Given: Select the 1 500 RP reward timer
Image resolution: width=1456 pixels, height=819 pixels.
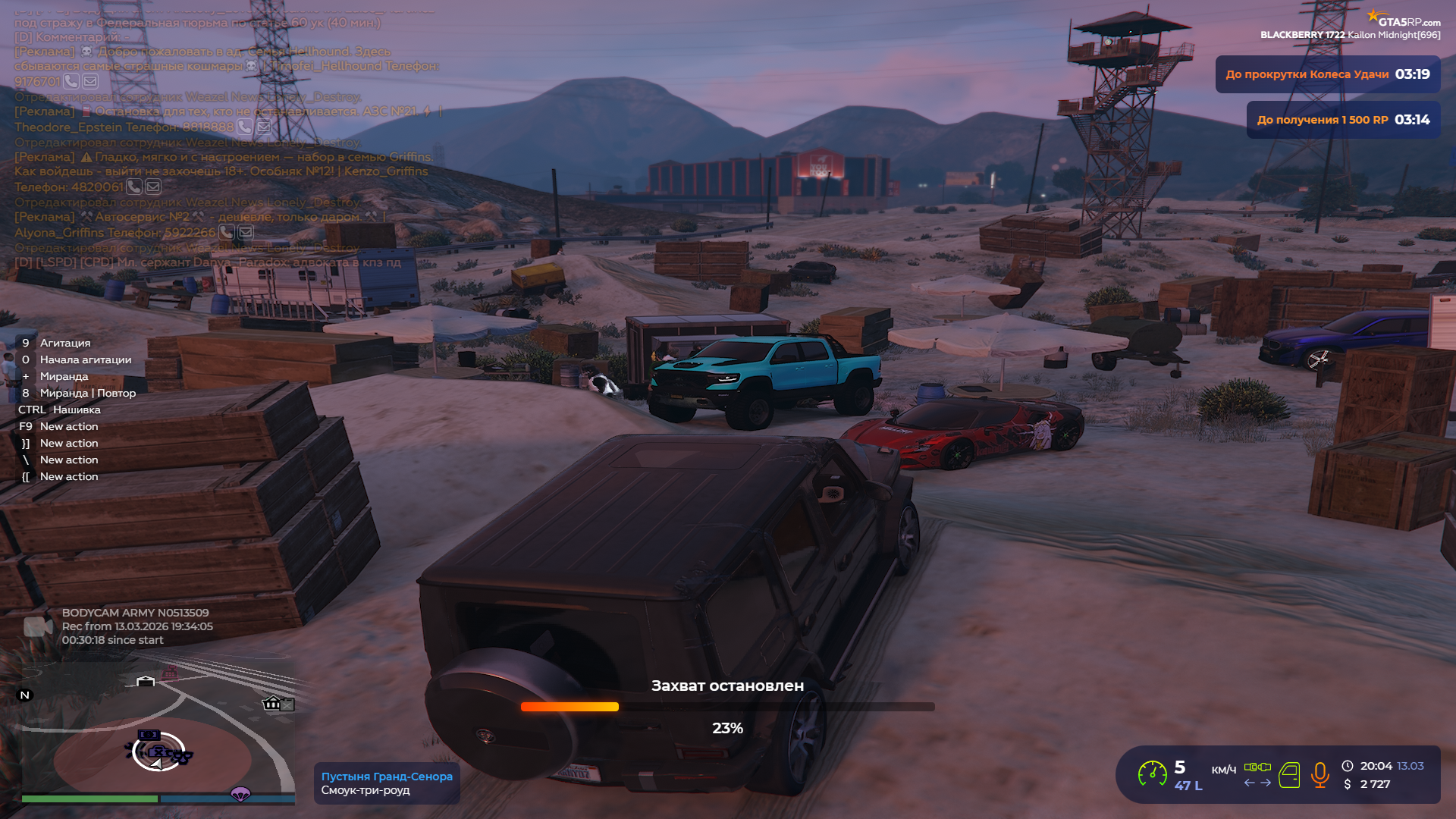Looking at the screenshot, I should [x=1343, y=120].
